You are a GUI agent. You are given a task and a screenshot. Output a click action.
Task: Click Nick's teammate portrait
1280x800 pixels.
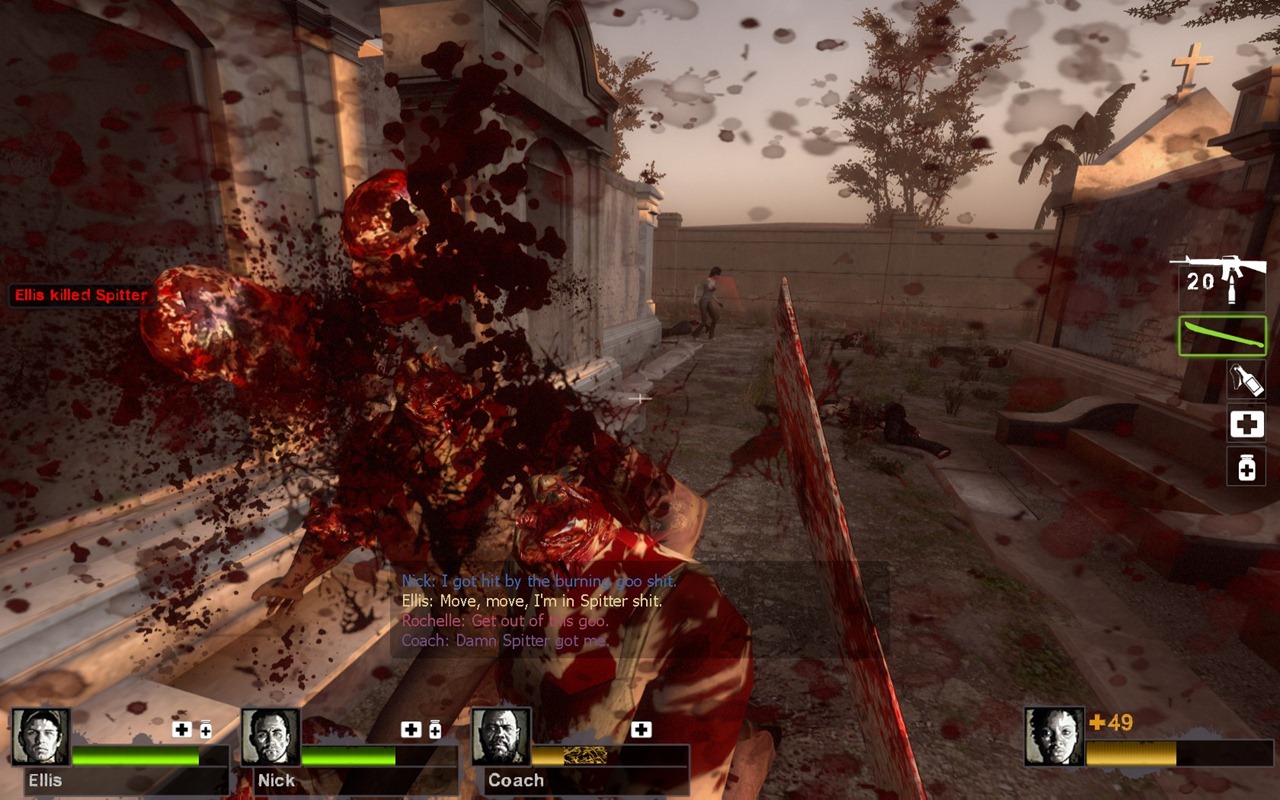tap(271, 737)
